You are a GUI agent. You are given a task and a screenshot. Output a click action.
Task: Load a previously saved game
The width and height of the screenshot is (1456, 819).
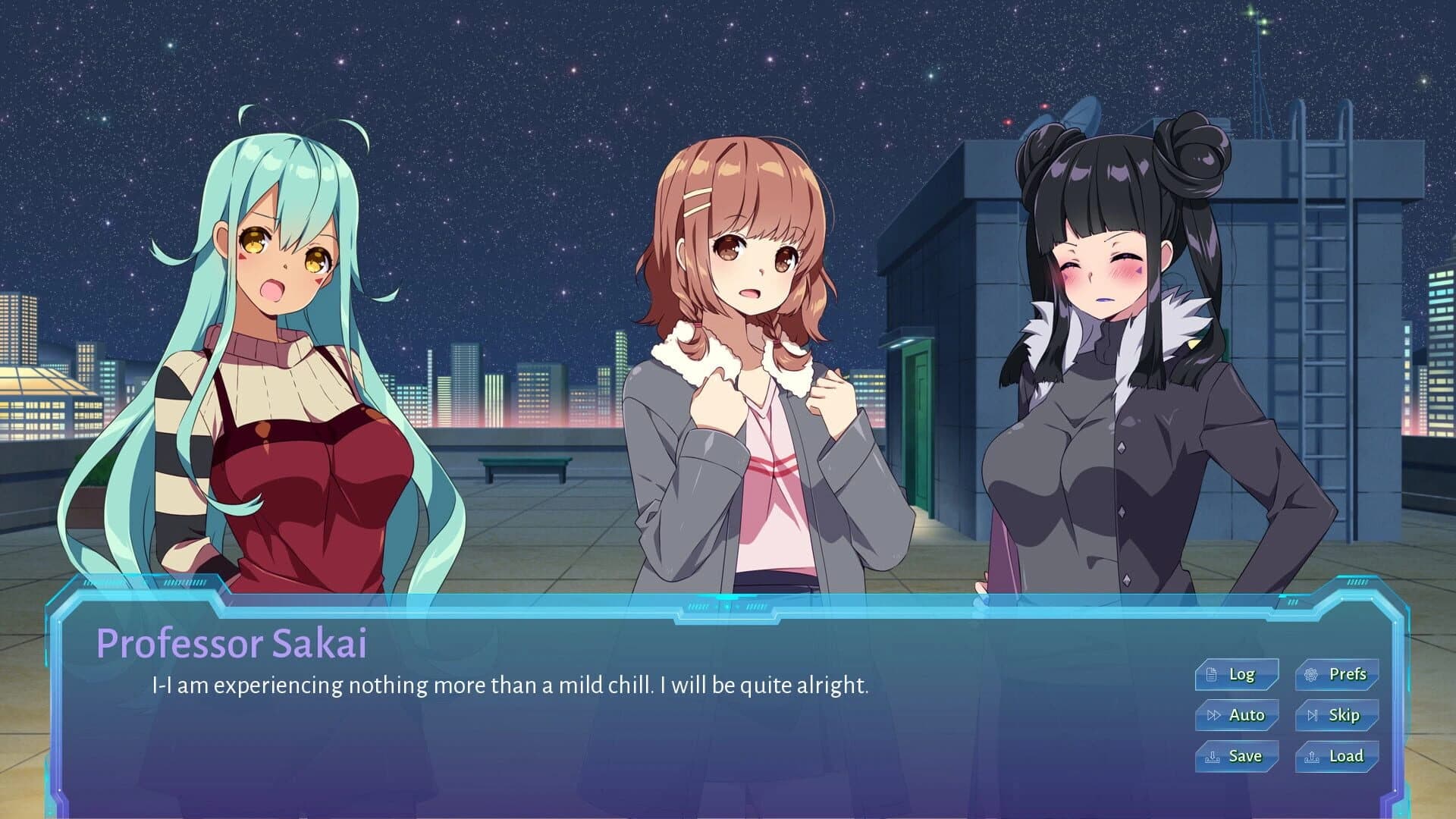pyautogui.click(x=1337, y=755)
